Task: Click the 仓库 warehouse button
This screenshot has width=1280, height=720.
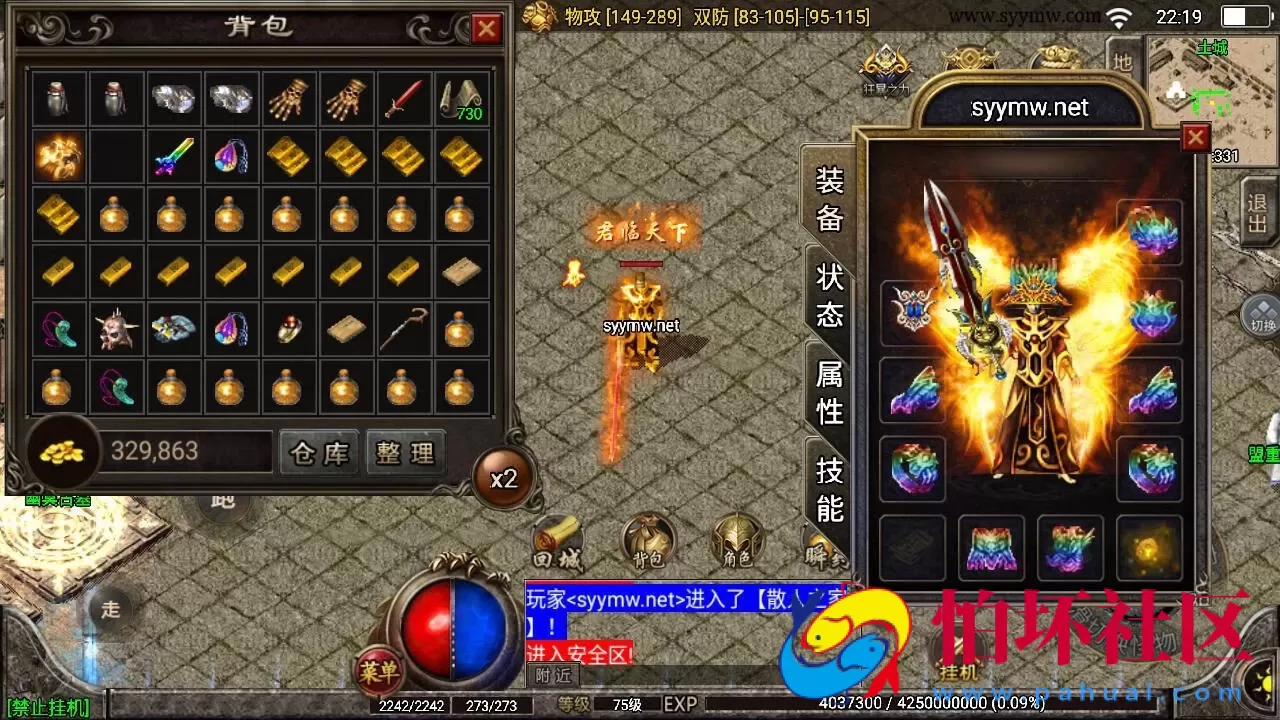Action: [x=319, y=452]
